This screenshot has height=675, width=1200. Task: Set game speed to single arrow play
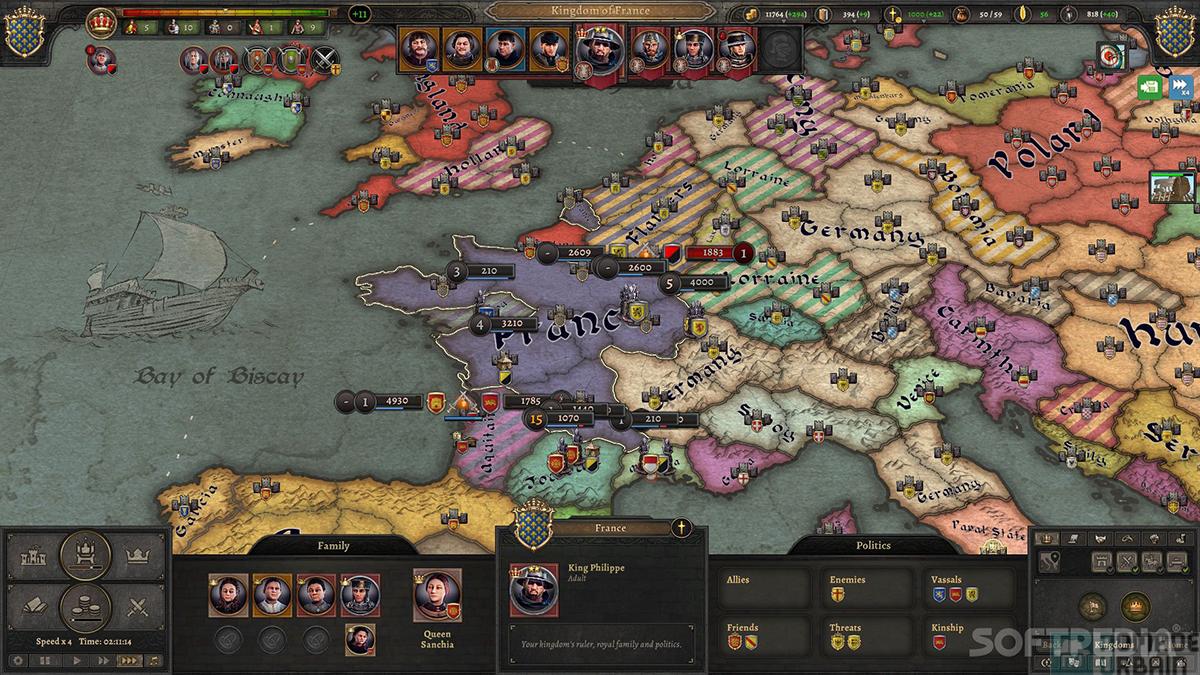[x=75, y=660]
